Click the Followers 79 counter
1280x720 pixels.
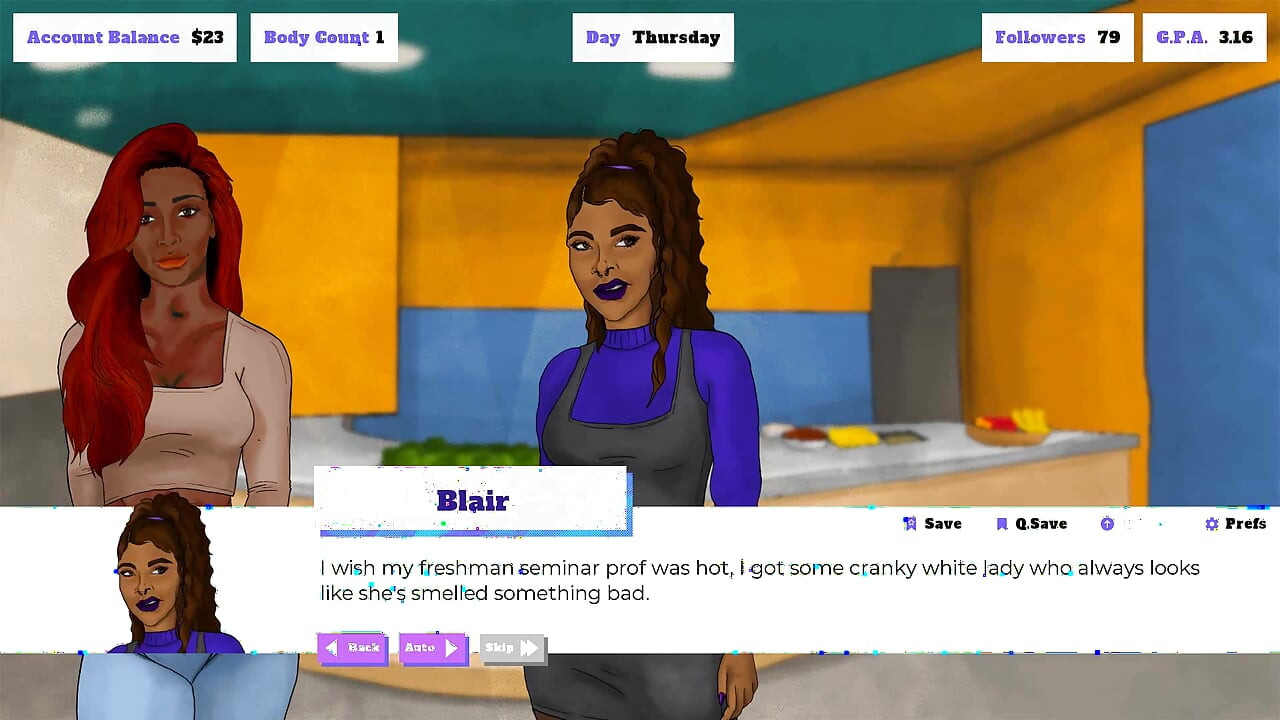point(1057,37)
